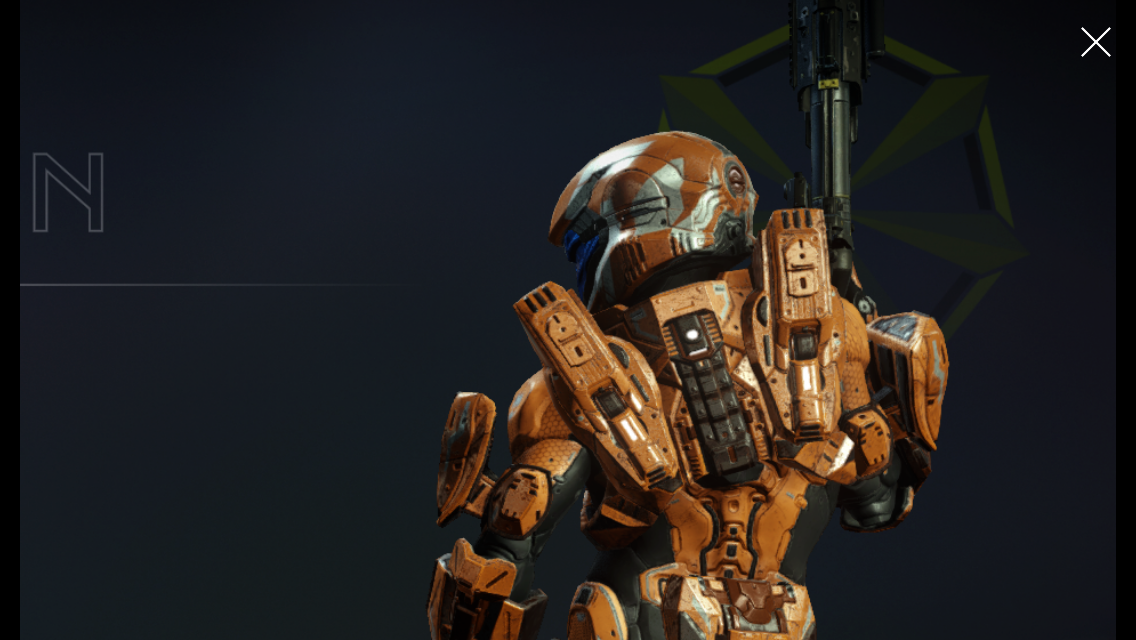
Task: Close the Spartan armor viewer
Action: 1095,42
